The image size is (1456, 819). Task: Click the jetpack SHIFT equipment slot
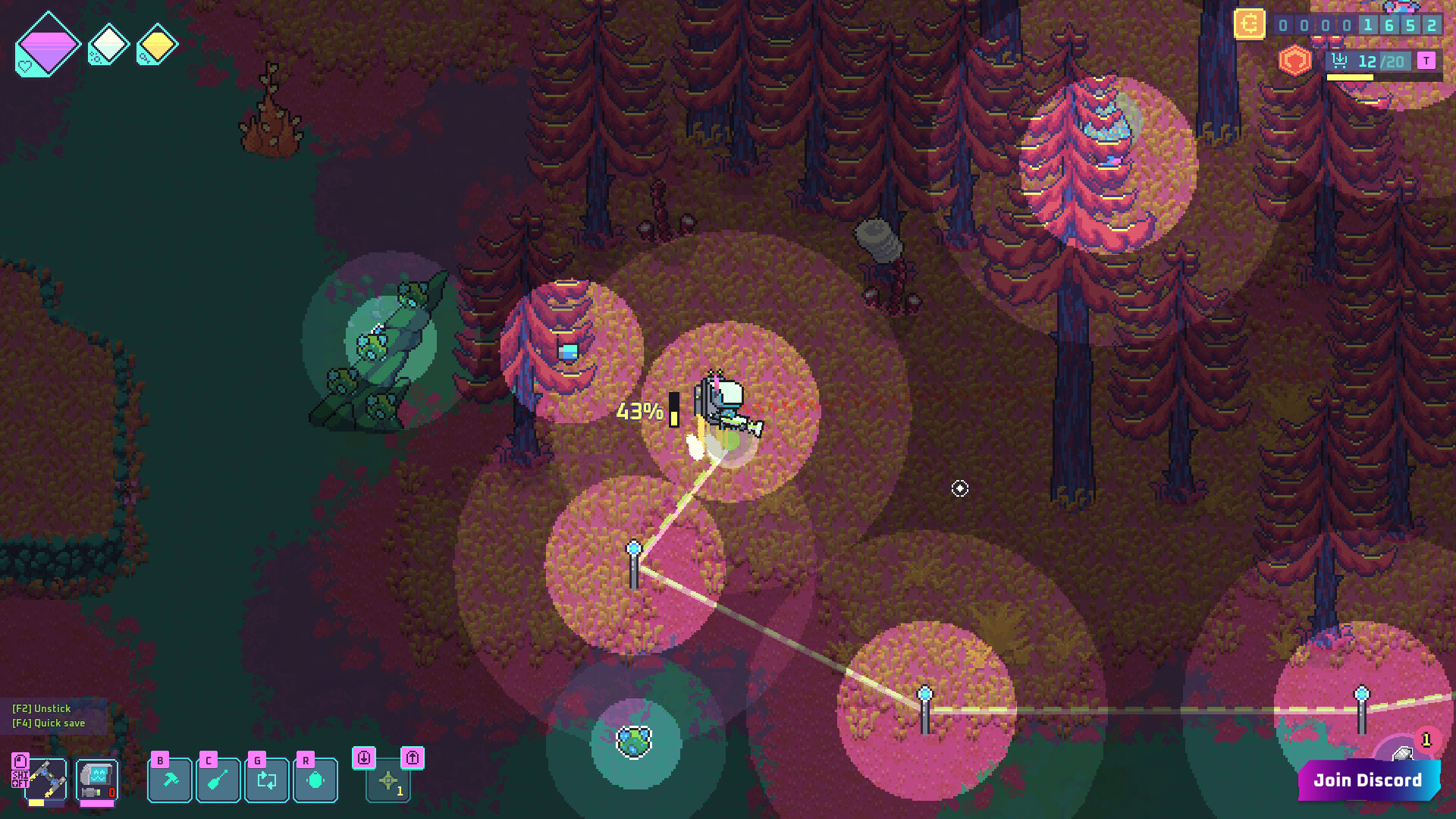pyautogui.click(x=45, y=778)
